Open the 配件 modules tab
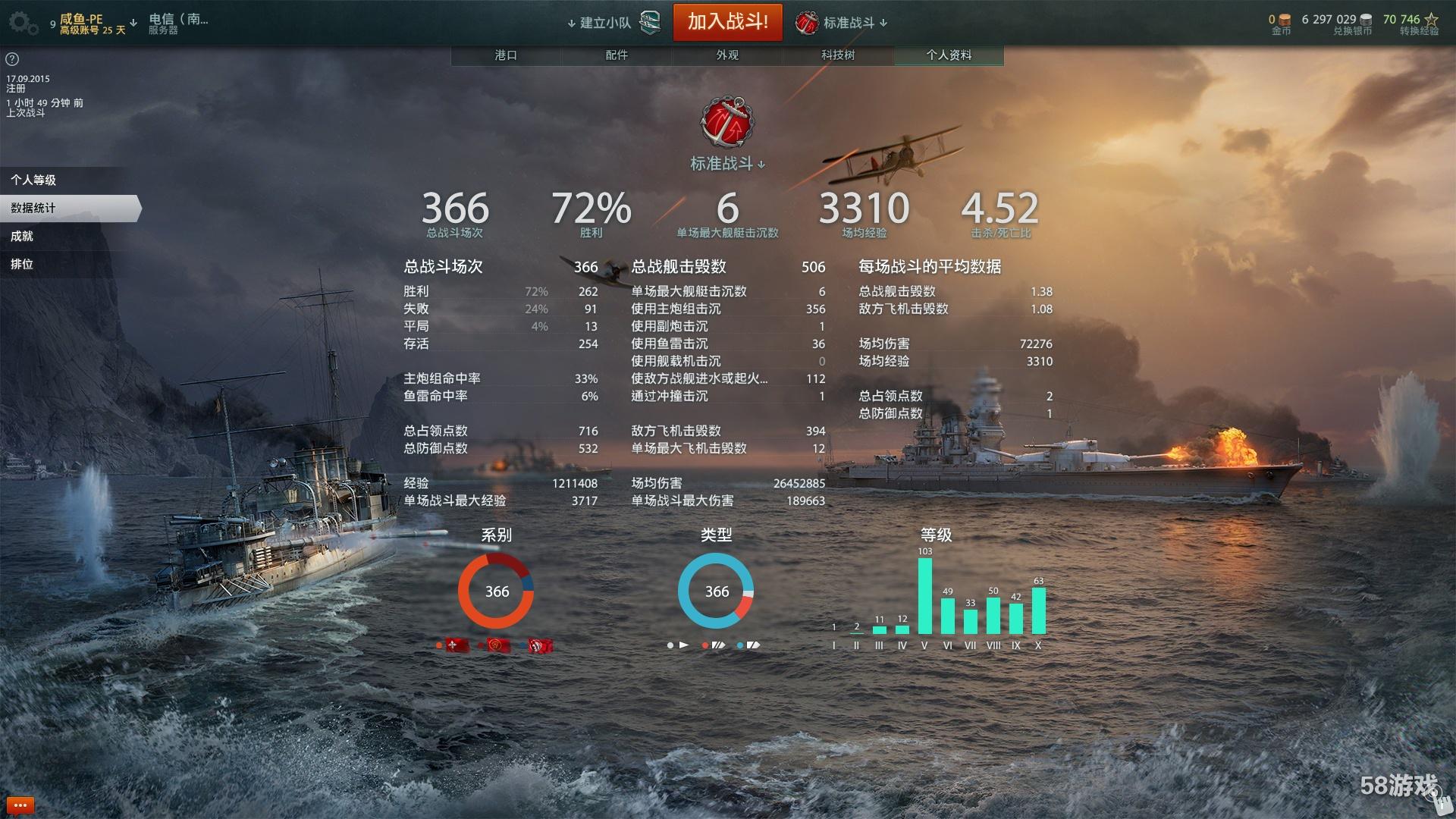 click(617, 55)
